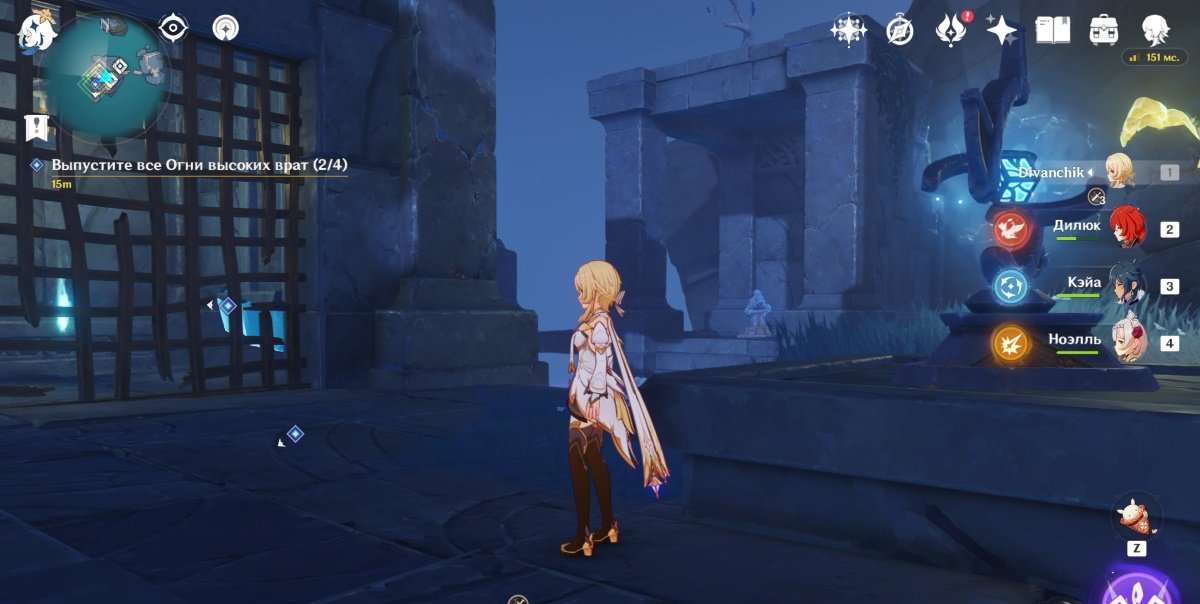Open the wish sparkle star icon
Screen dimensions: 1200x604
1001,30
